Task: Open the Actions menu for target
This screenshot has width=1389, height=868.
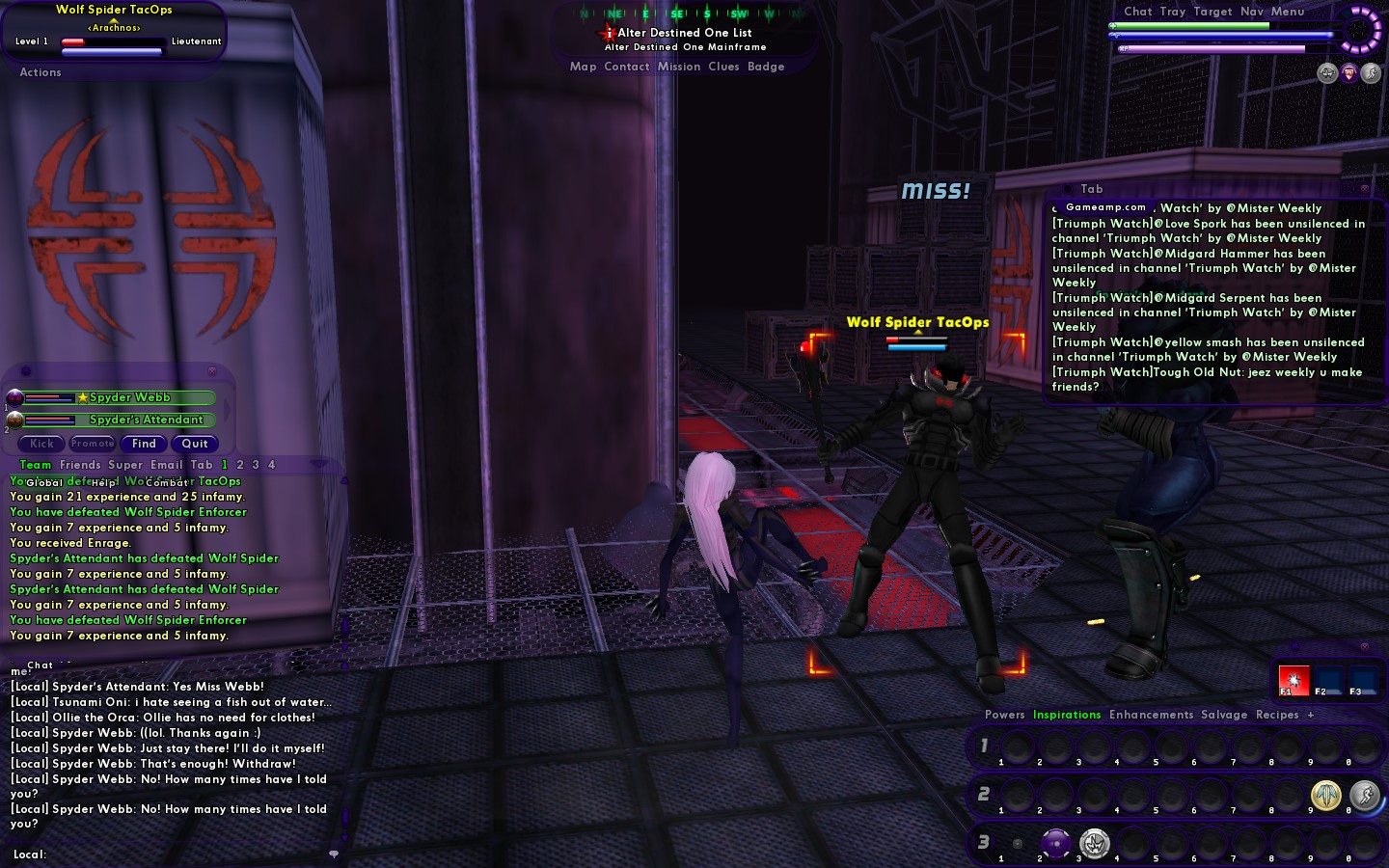Action: (41, 72)
